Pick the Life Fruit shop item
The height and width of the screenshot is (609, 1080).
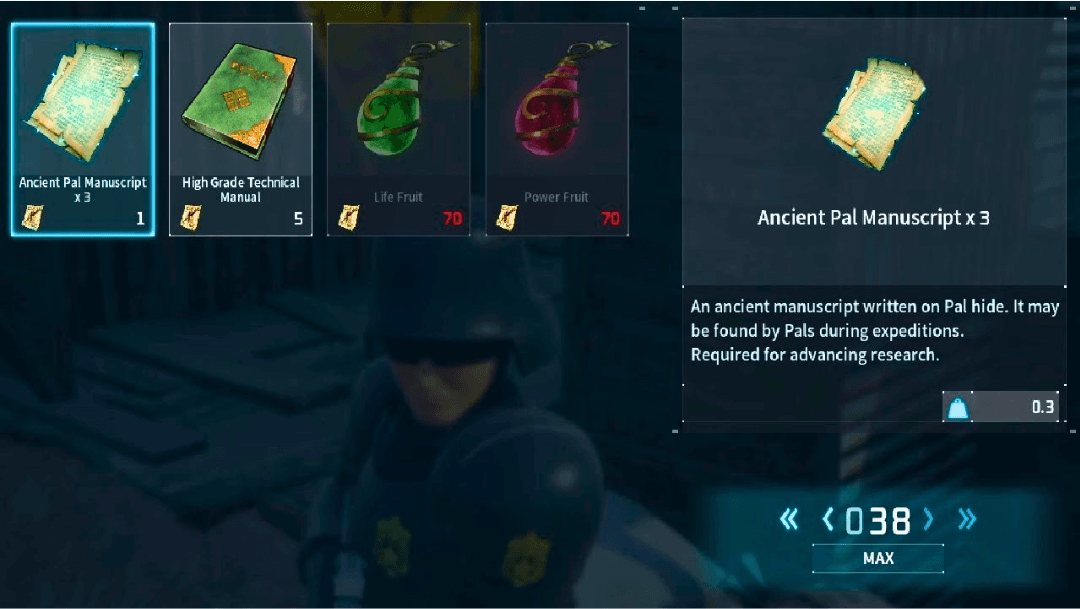click(398, 130)
